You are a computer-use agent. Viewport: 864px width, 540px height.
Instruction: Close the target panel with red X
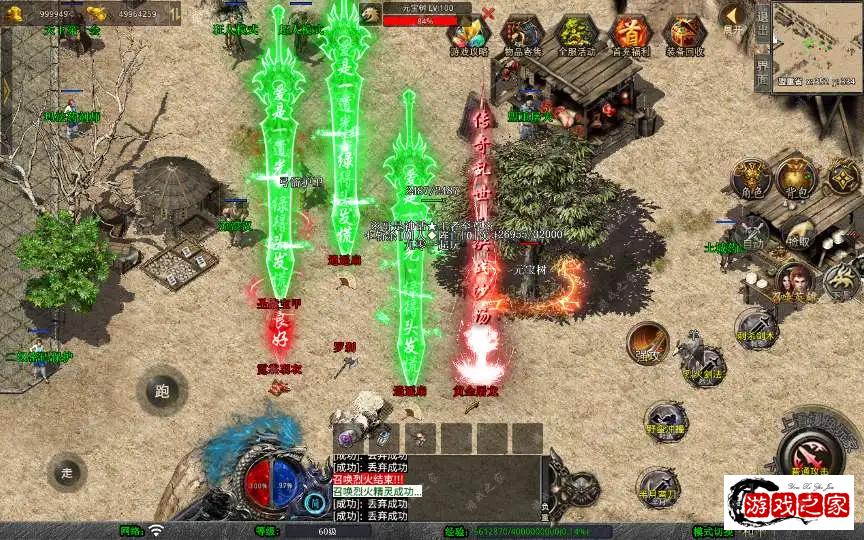point(488,14)
